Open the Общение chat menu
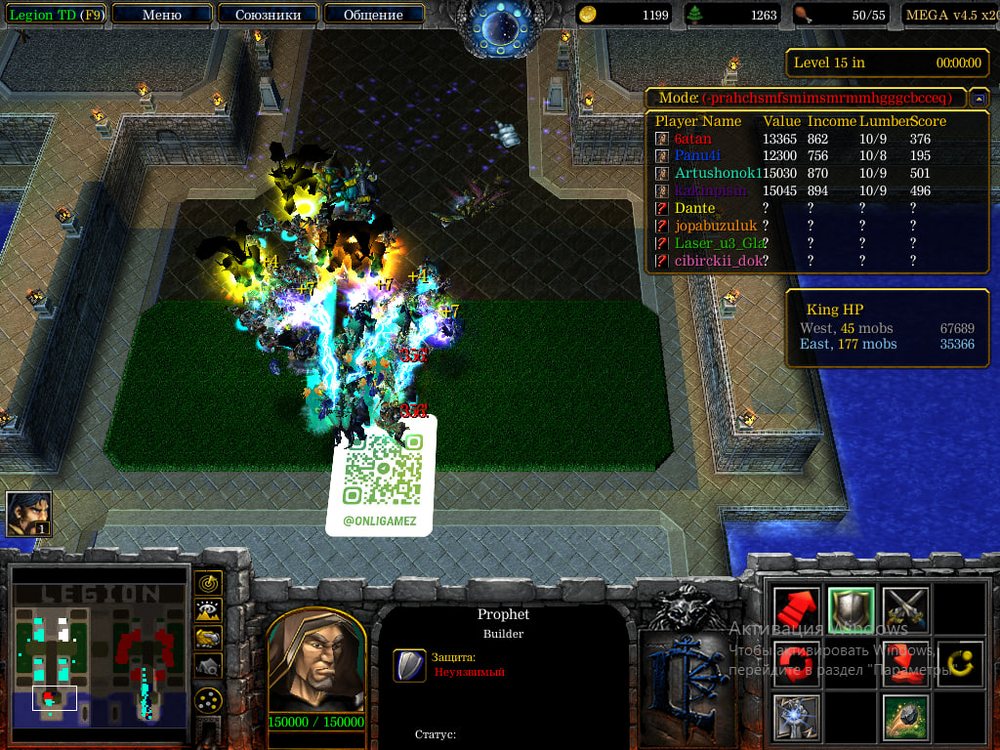This screenshot has height=750, width=1000. click(373, 14)
